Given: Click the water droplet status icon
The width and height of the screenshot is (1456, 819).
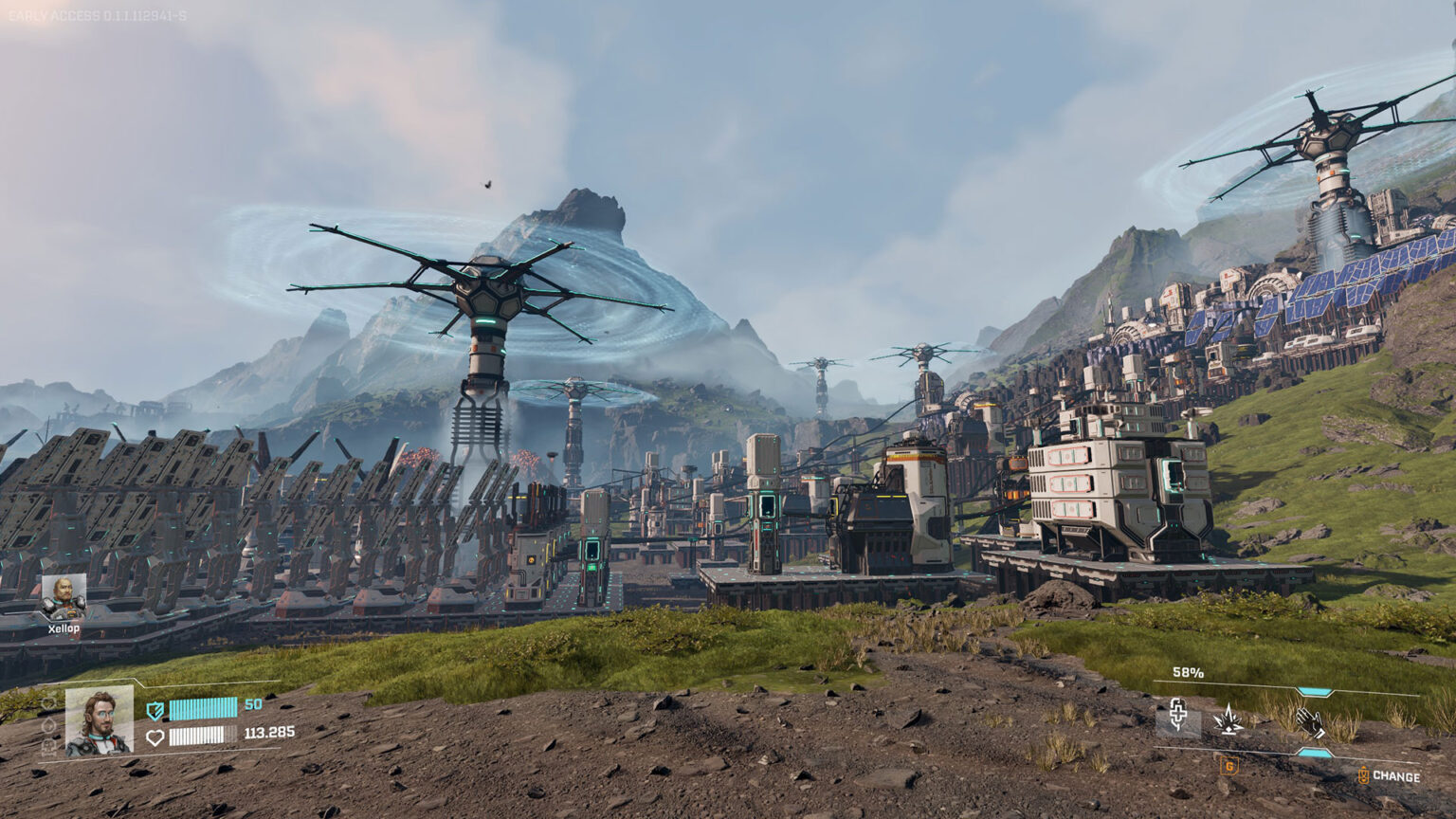Looking at the screenshot, I should pyautogui.click(x=48, y=725).
